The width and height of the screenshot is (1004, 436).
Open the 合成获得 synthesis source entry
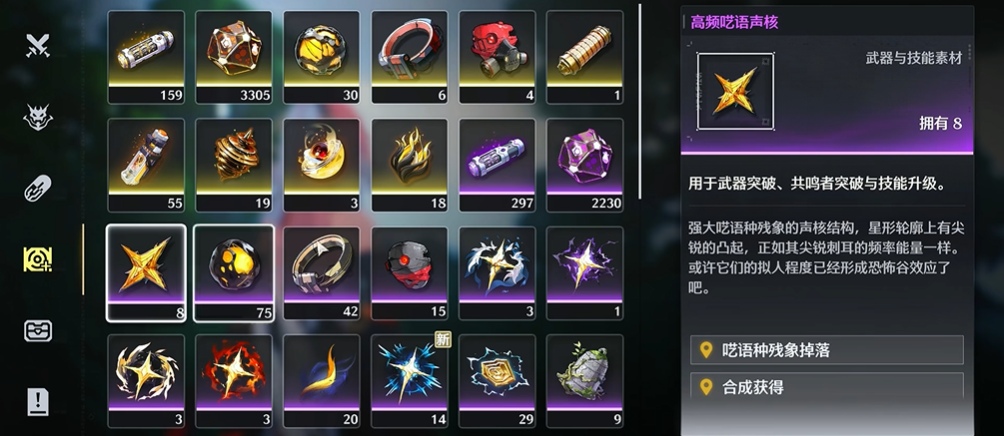click(x=826, y=386)
